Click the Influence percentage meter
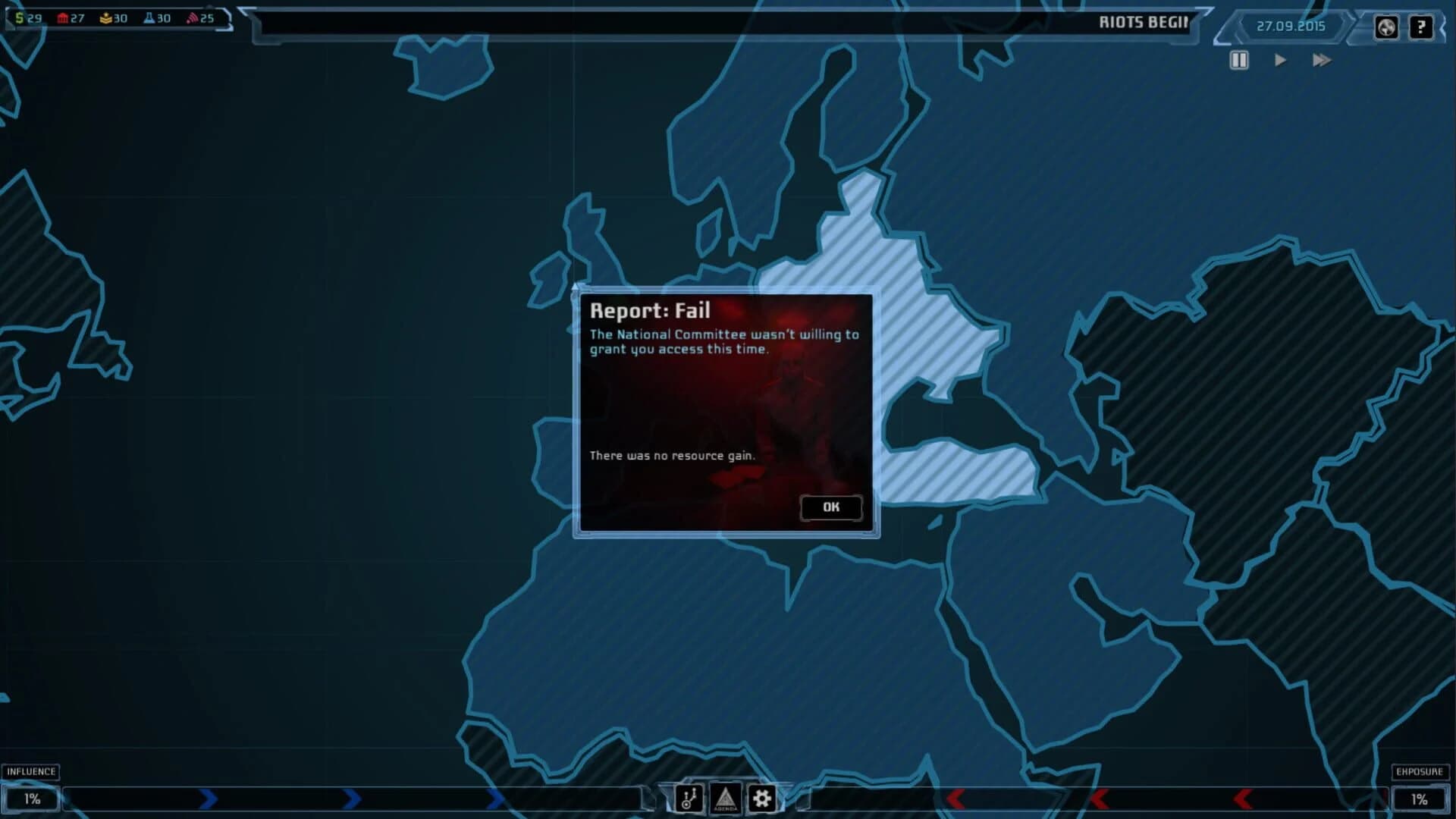Viewport: 1456px width, 819px height. (32, 798)
